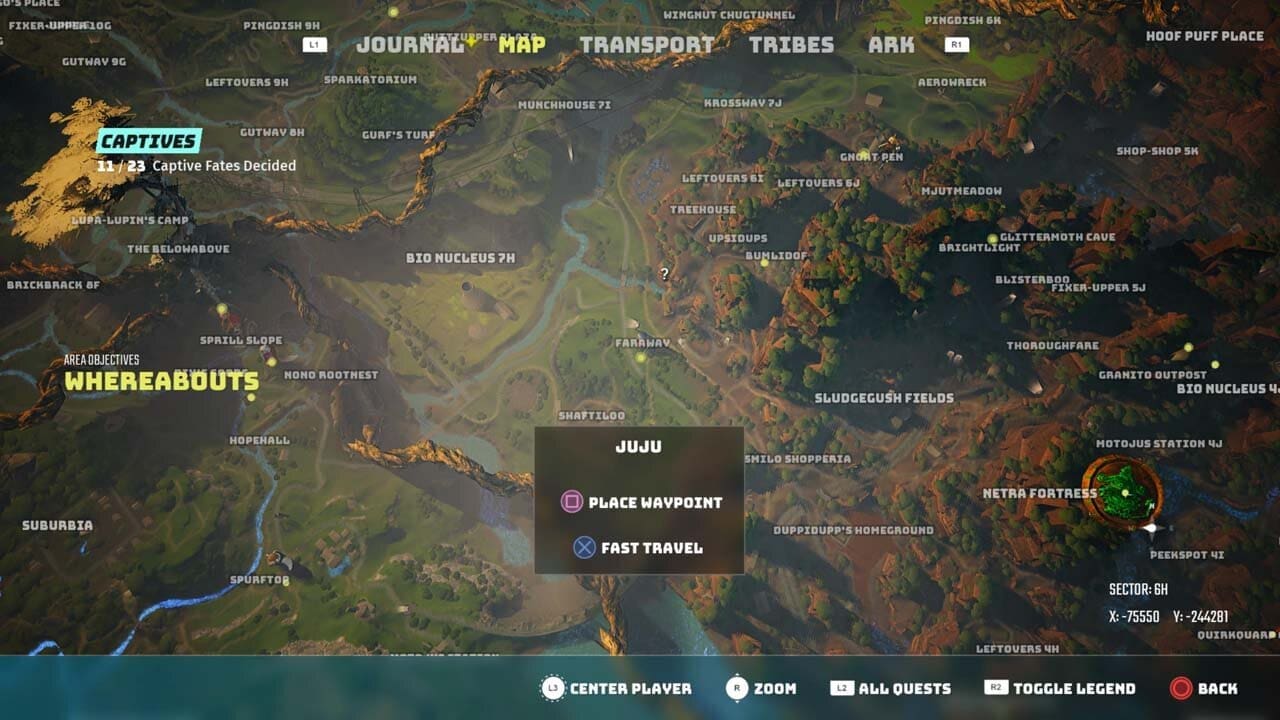
Task: Open the Ark tab
Action: pyautogui.click(x=893, y=45)
